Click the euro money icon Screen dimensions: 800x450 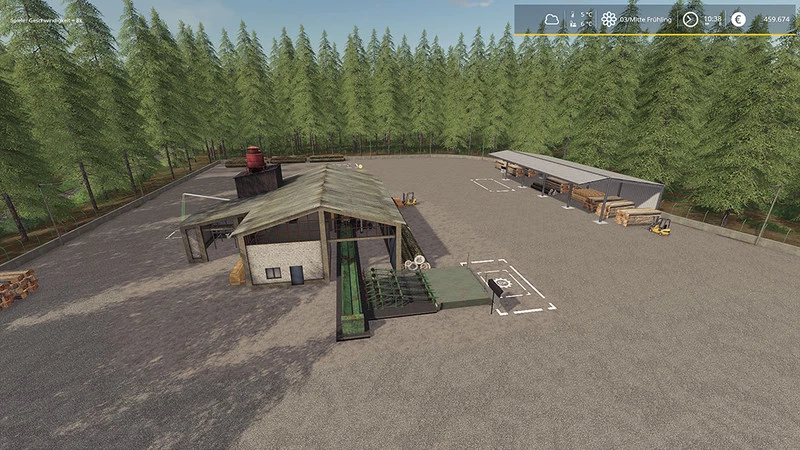click(738, 19)
